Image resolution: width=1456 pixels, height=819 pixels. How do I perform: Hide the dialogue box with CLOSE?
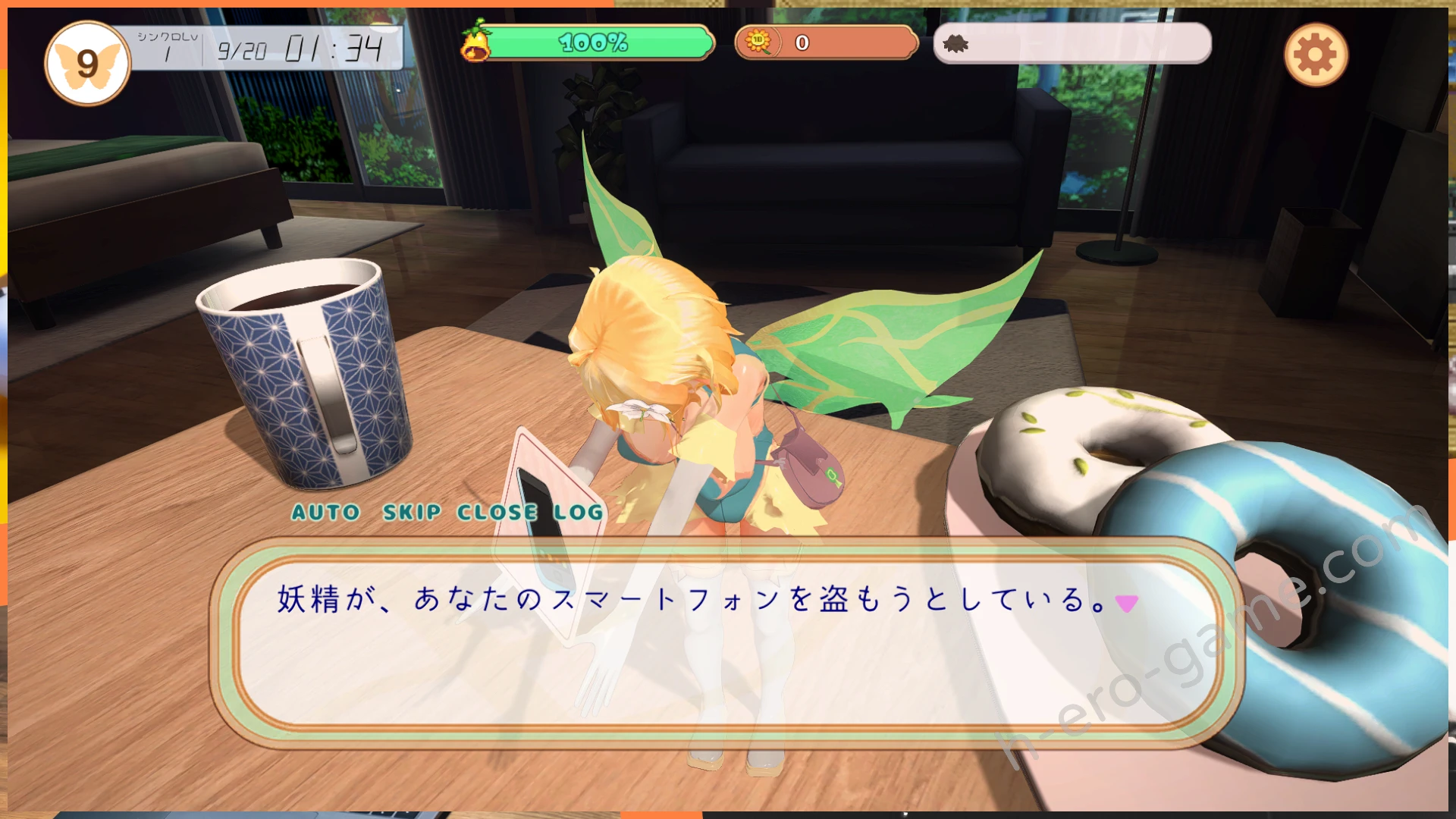click(x=497, y=513)
